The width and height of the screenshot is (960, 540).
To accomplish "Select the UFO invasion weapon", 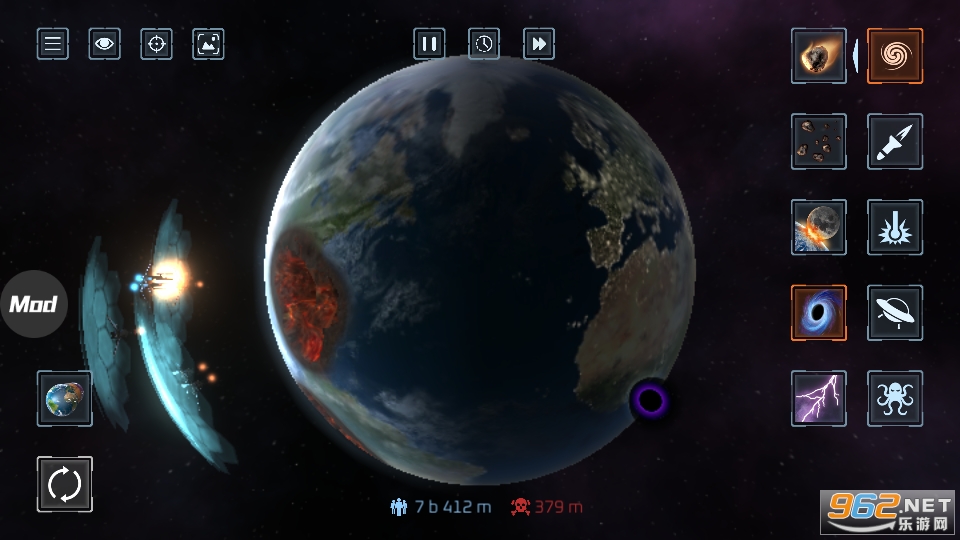I will pyautogui.click(x=895, y=313).
